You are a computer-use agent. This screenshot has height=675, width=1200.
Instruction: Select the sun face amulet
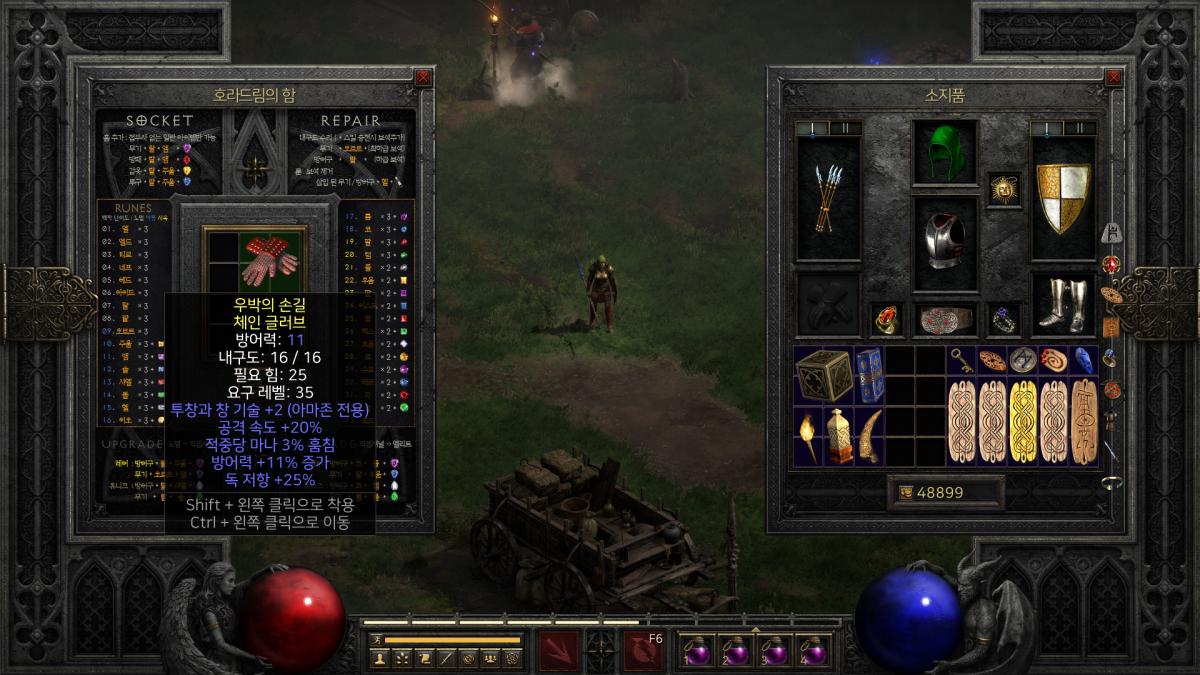coord(1003,188)
